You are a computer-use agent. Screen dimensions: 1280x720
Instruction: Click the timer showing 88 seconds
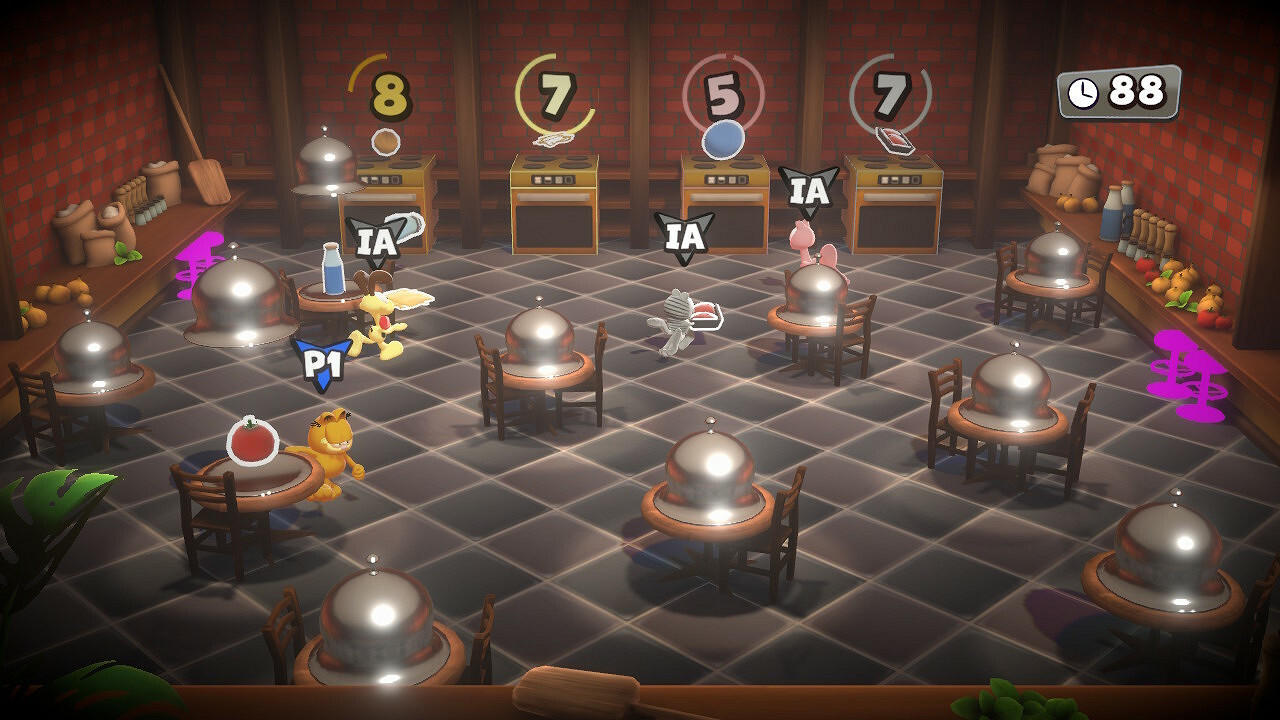coord(1122,90)
